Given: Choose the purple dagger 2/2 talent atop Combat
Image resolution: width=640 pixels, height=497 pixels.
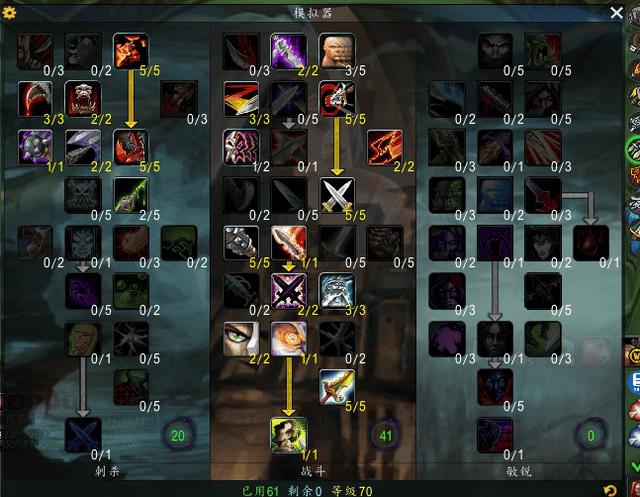Looking at the screenshot, I should 288,51.
